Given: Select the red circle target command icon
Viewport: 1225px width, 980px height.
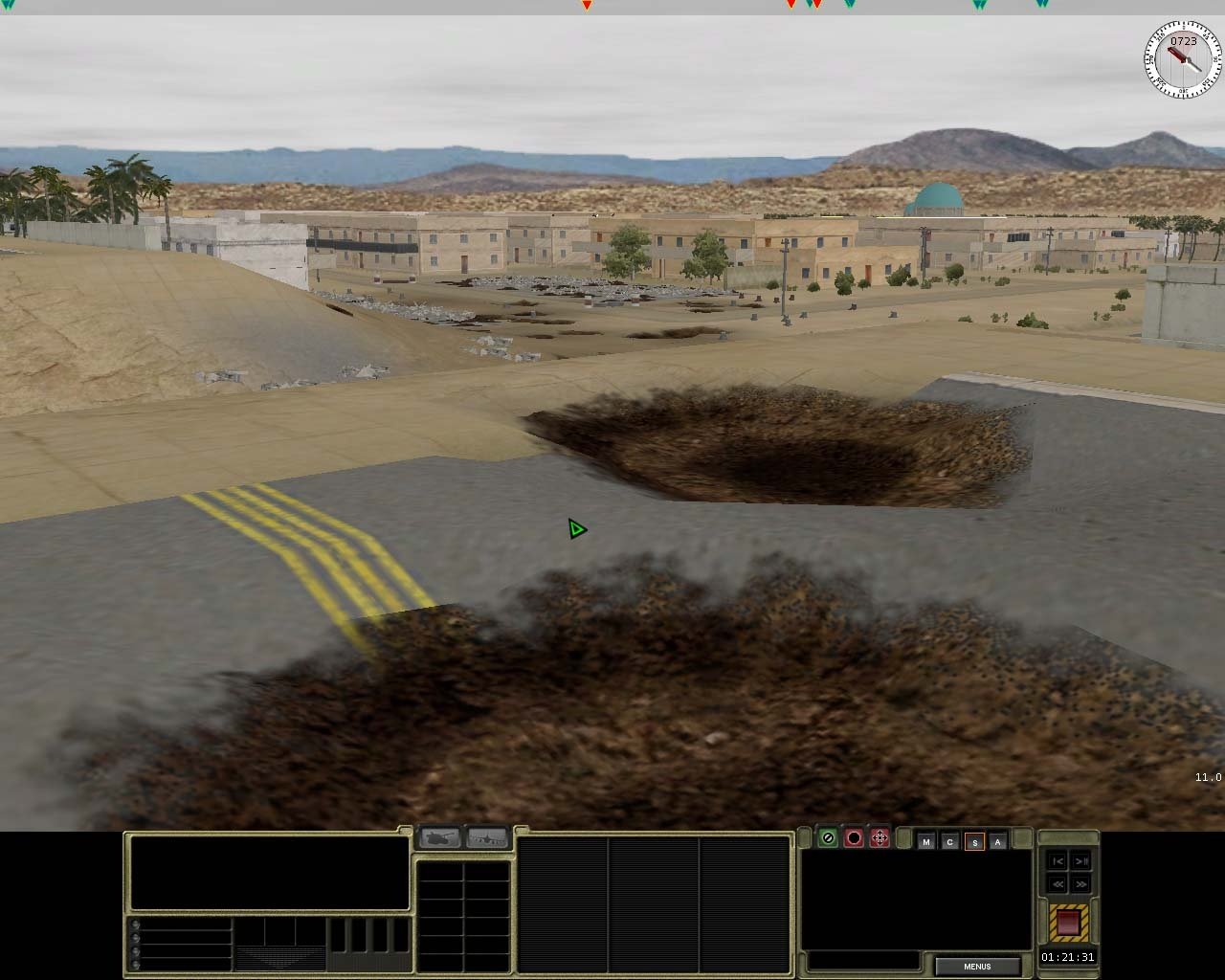Looking at the screenshot, I should pos(855,837).
